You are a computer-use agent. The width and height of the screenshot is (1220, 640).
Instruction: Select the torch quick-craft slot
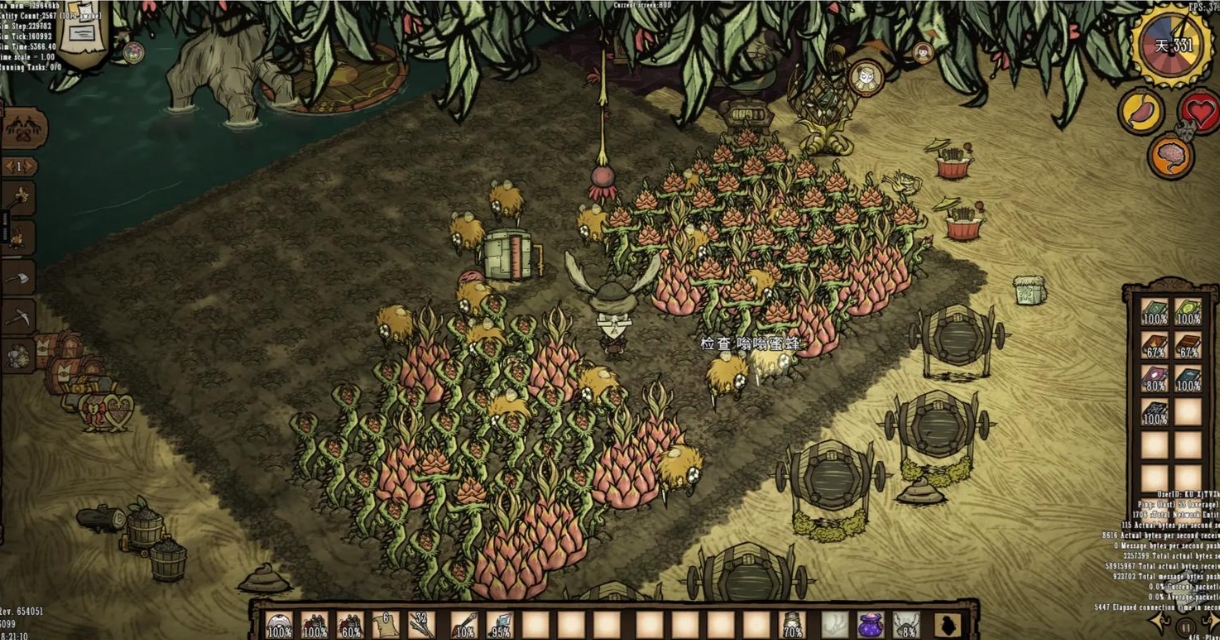19,198
